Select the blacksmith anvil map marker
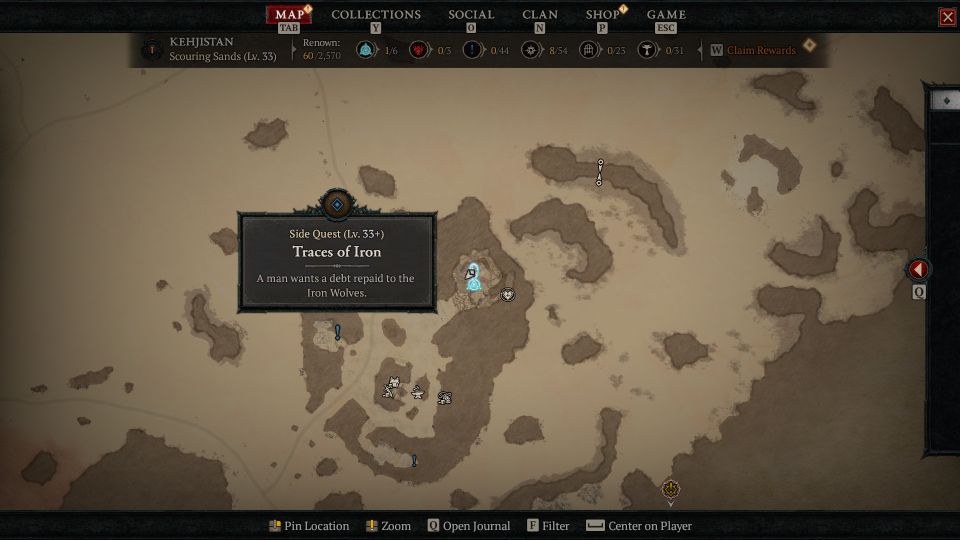The image size is (960, 540). pyautogui.click(x=418, y=392)
